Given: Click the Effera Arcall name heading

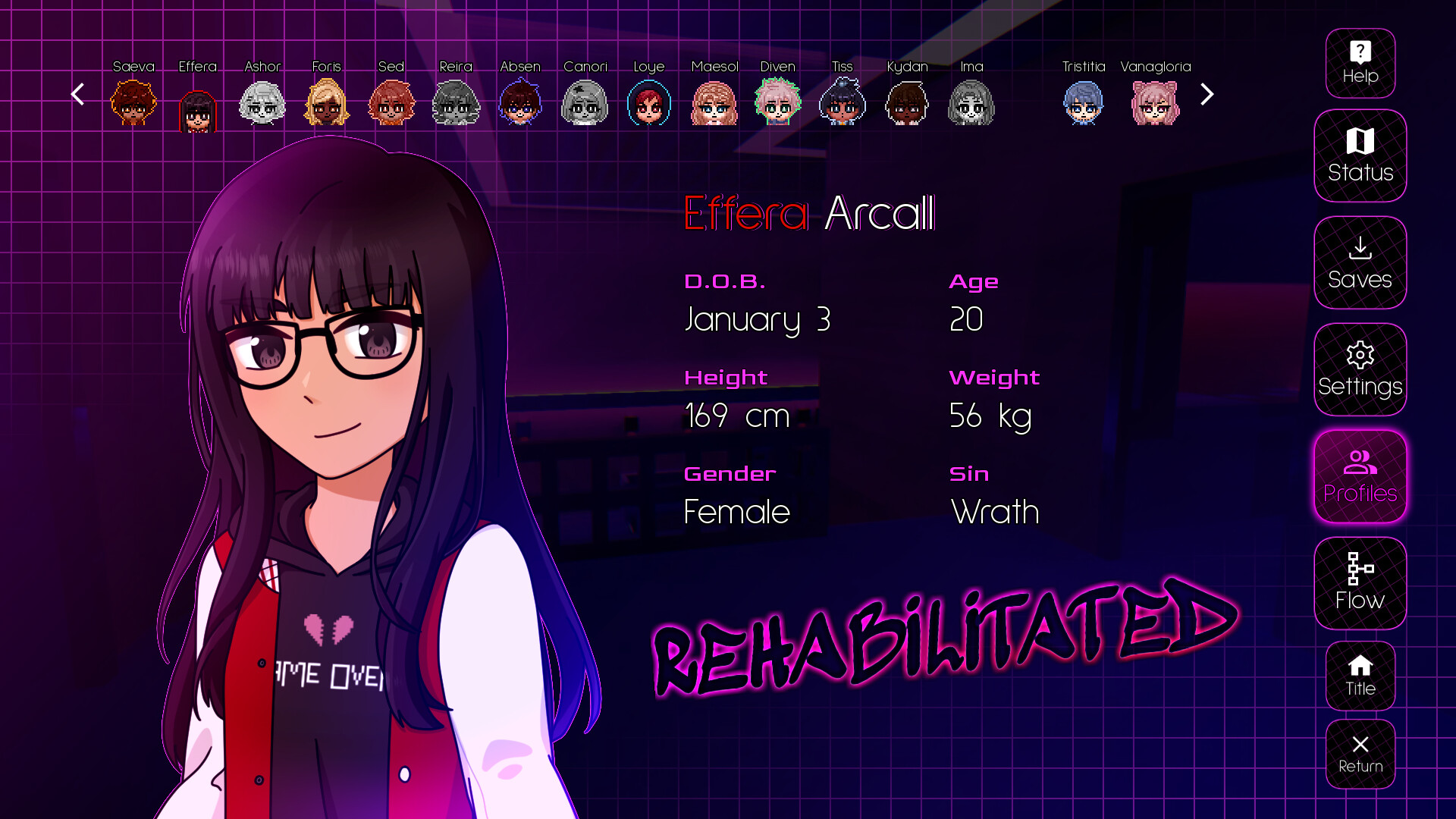Looking at the screenshot, I should (810, 214).
